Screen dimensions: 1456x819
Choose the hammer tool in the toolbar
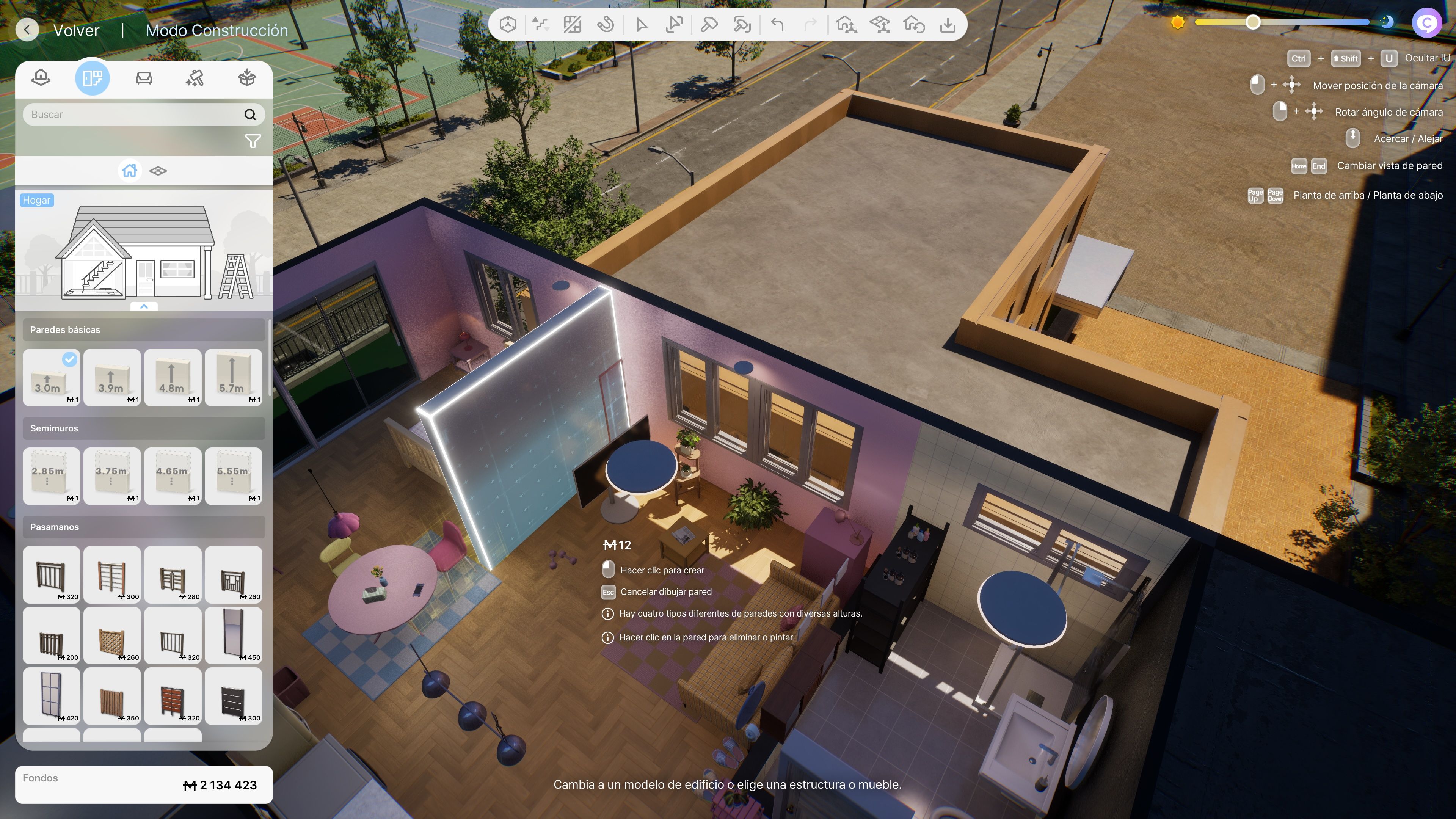tap(709, 25)
